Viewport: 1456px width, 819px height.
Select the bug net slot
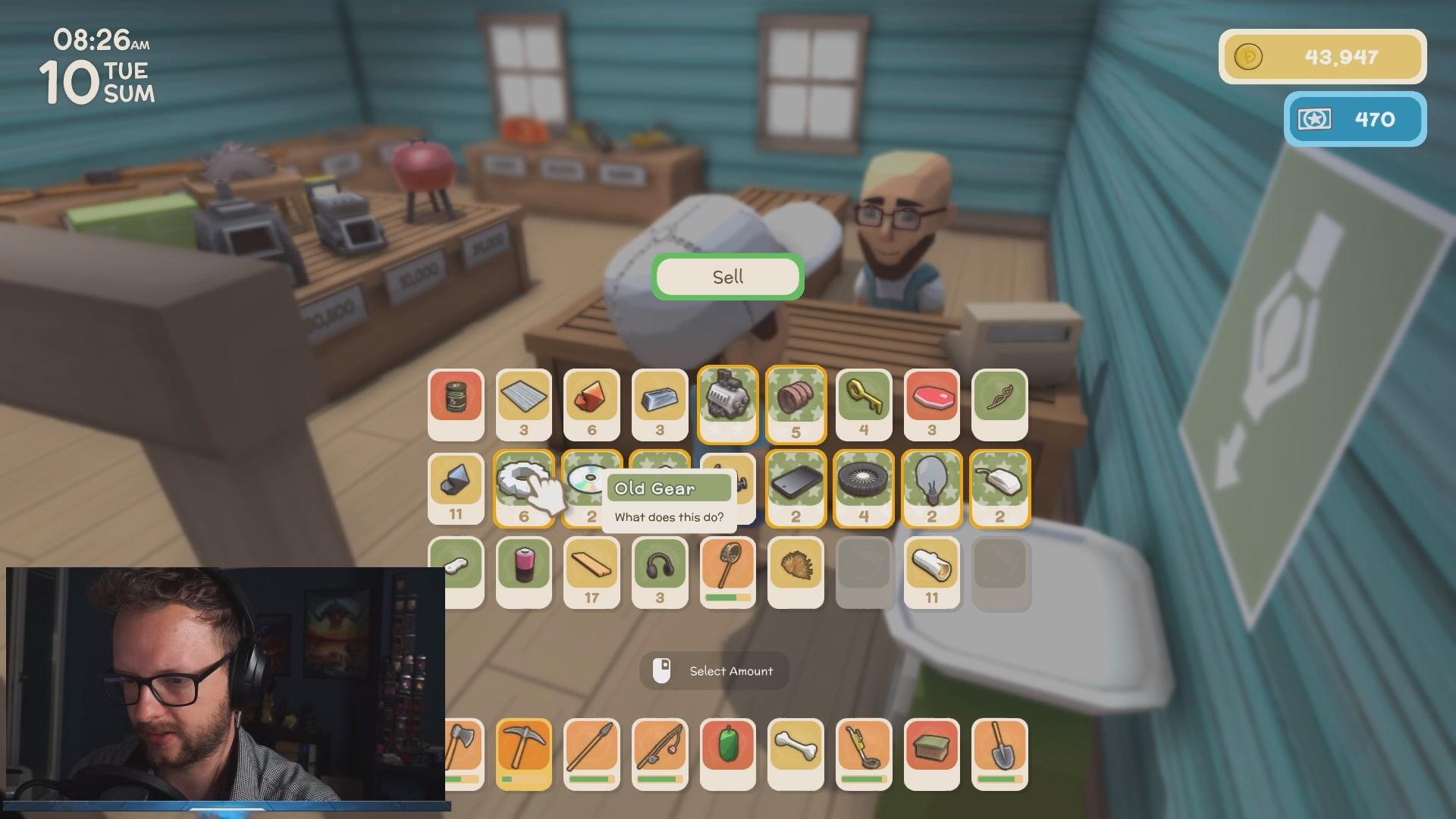[727, 572]
